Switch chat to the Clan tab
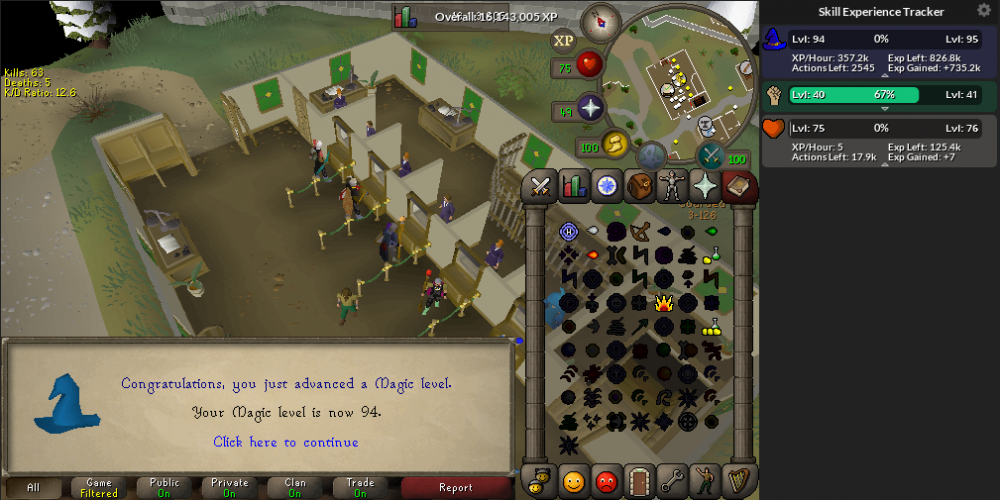 [x=295, y=487]
